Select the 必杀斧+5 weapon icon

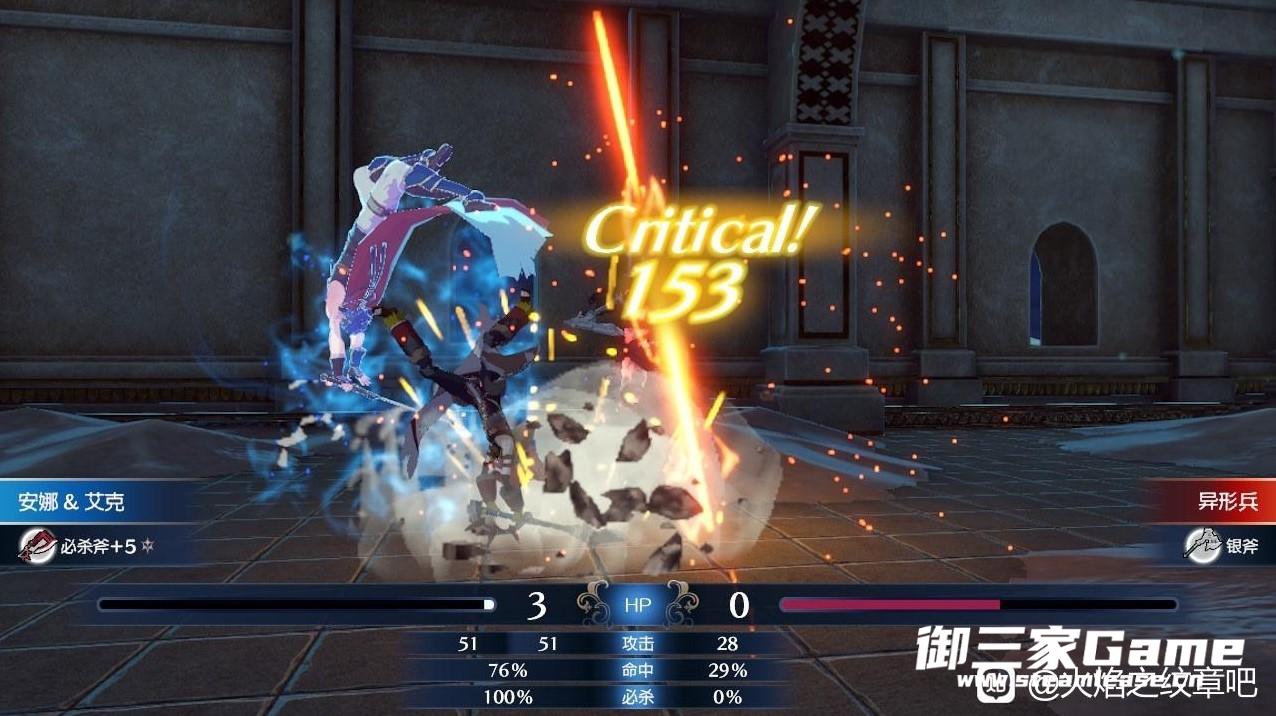pyautogui.click(x=38, y=546)
